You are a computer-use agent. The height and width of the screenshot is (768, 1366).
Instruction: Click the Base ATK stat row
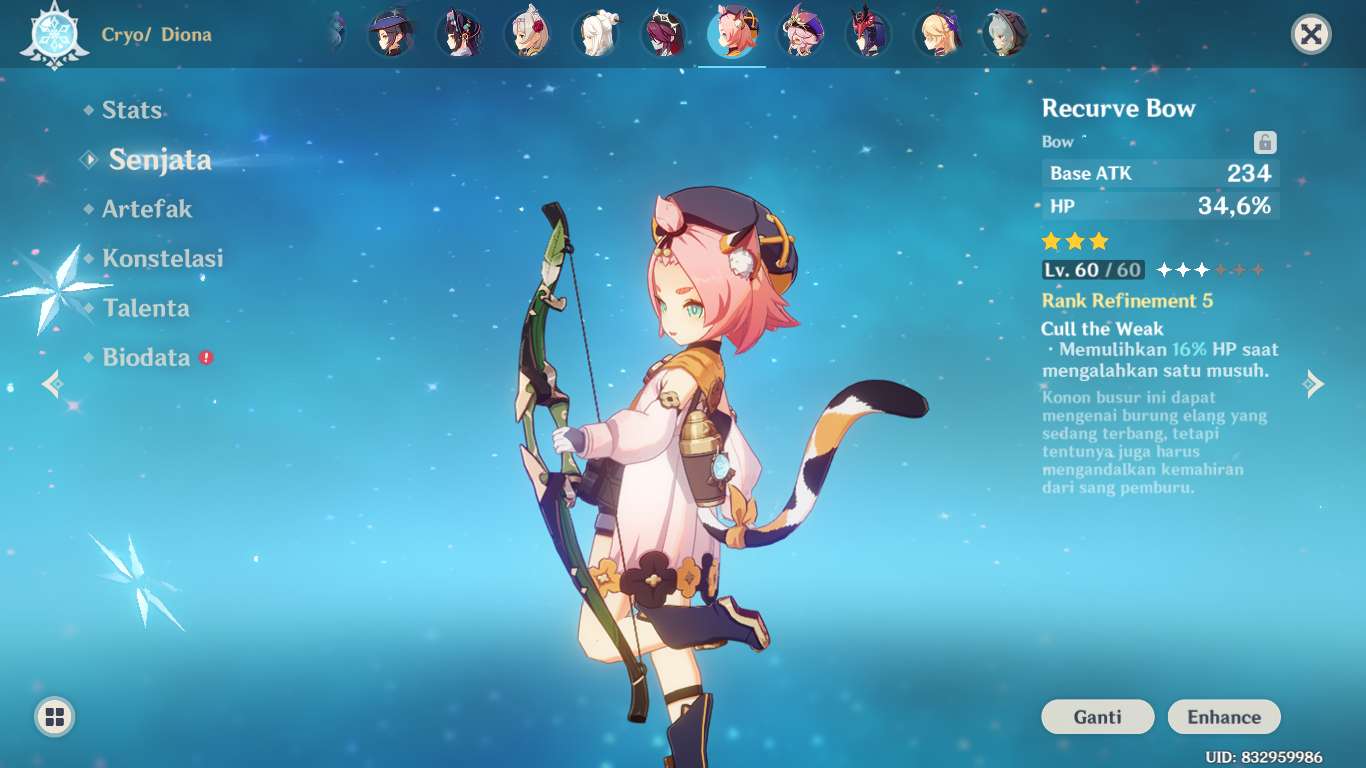pyautogui.click(x=1160, y=173)
